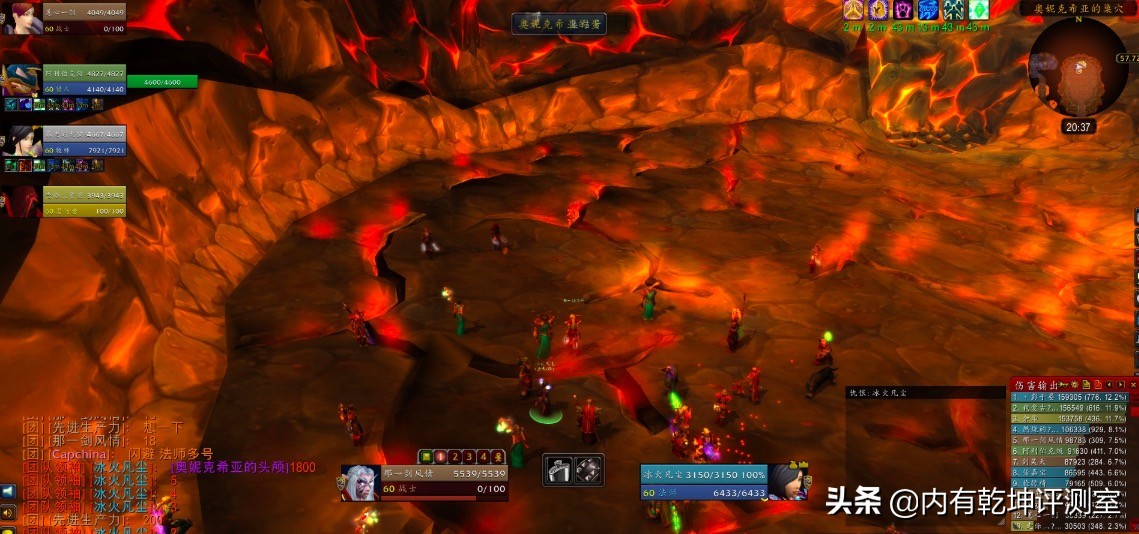Select the top row in damage meter
1139x534 pixels.
click(1070, 397)
